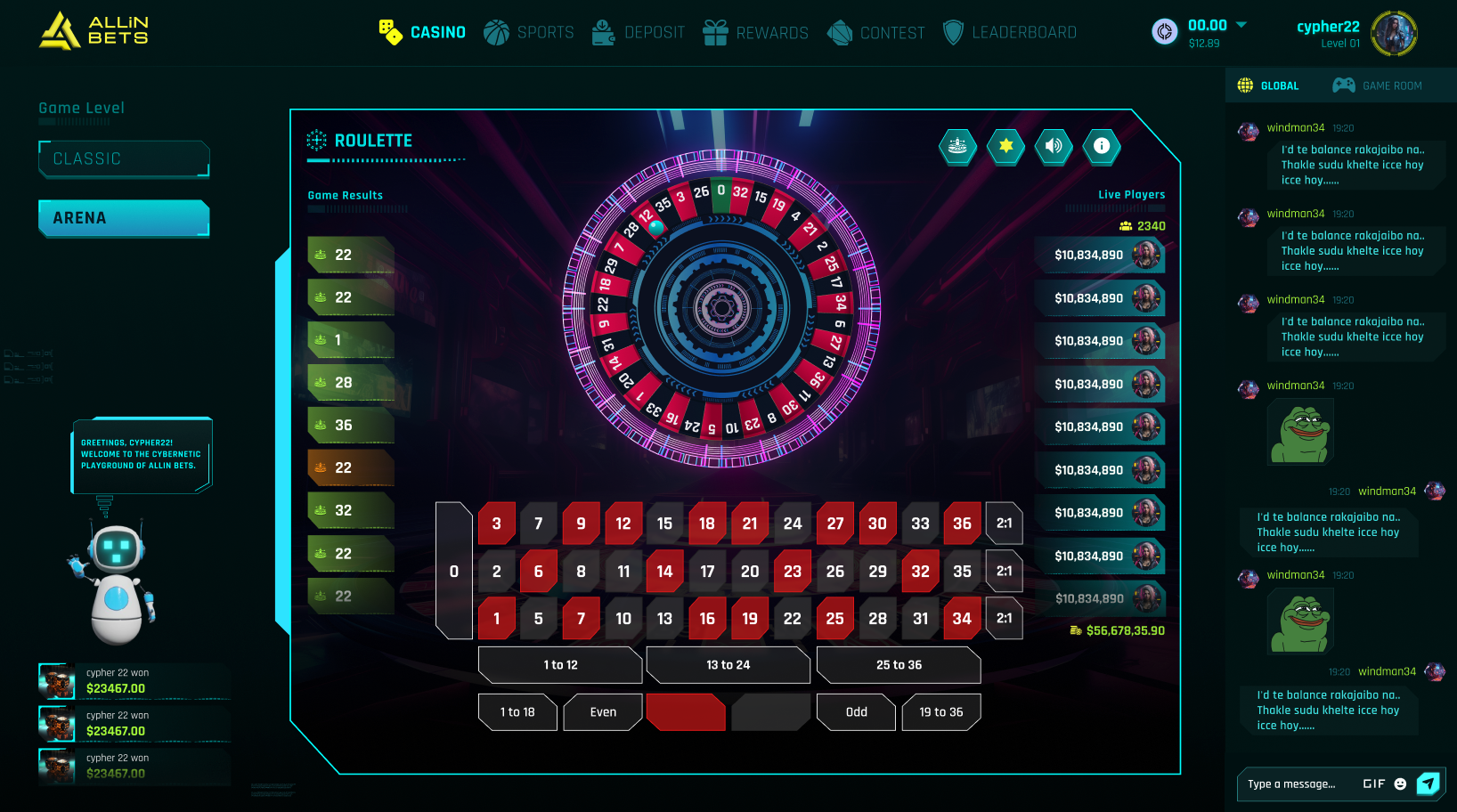Toggle game level to CLASSIC mode
The width and height of the screenshot is (1457, 812).
tap(123, 158)
